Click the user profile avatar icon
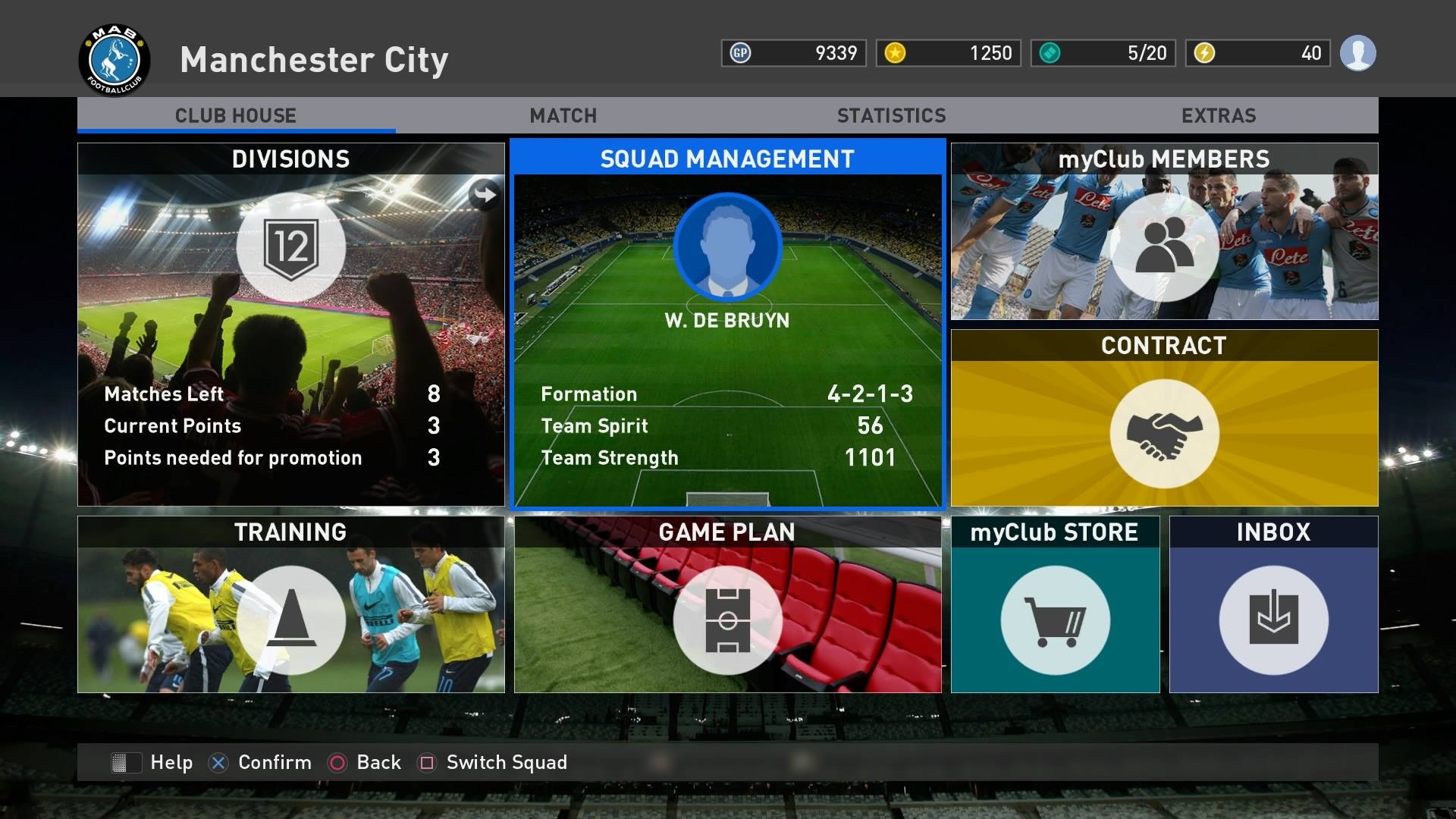 pyautogui.click(x=1357, y=53)
